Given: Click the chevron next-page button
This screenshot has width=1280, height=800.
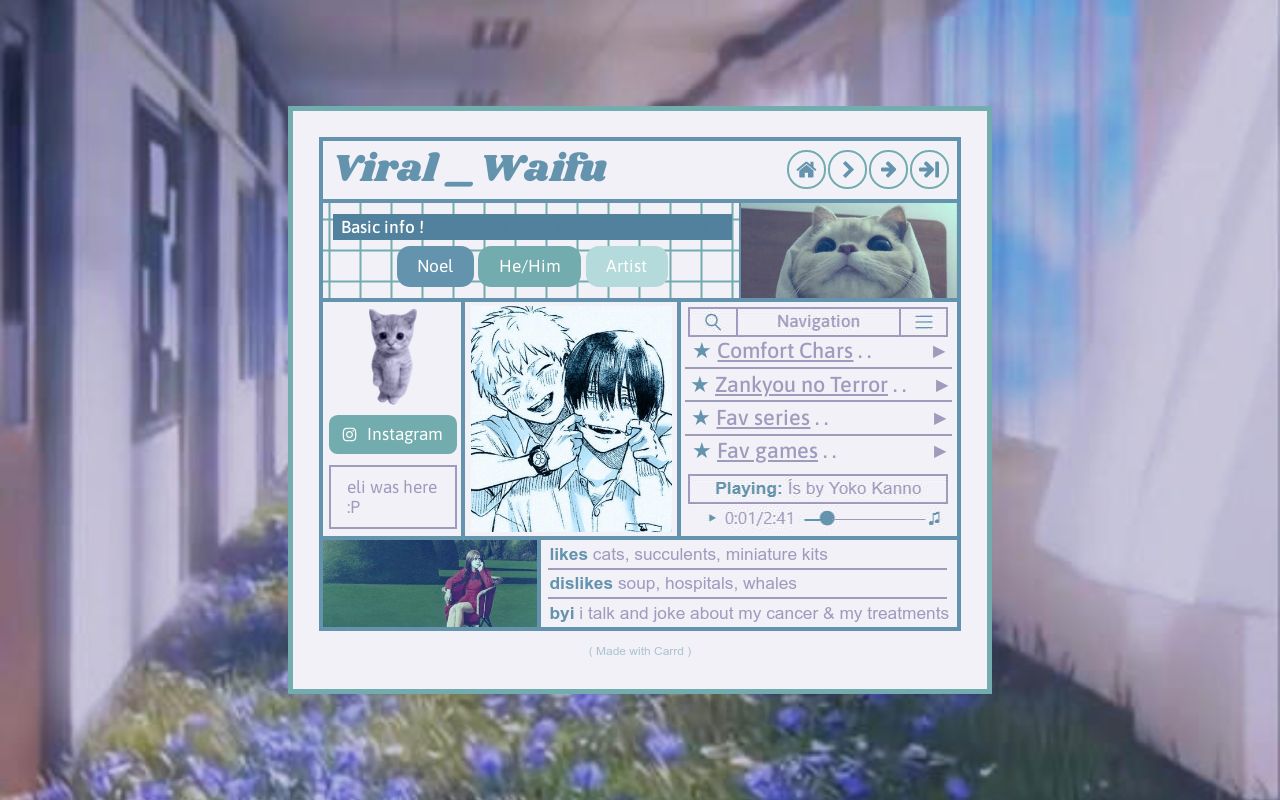Looking at the screenshot, I should [x=847, y=170].
